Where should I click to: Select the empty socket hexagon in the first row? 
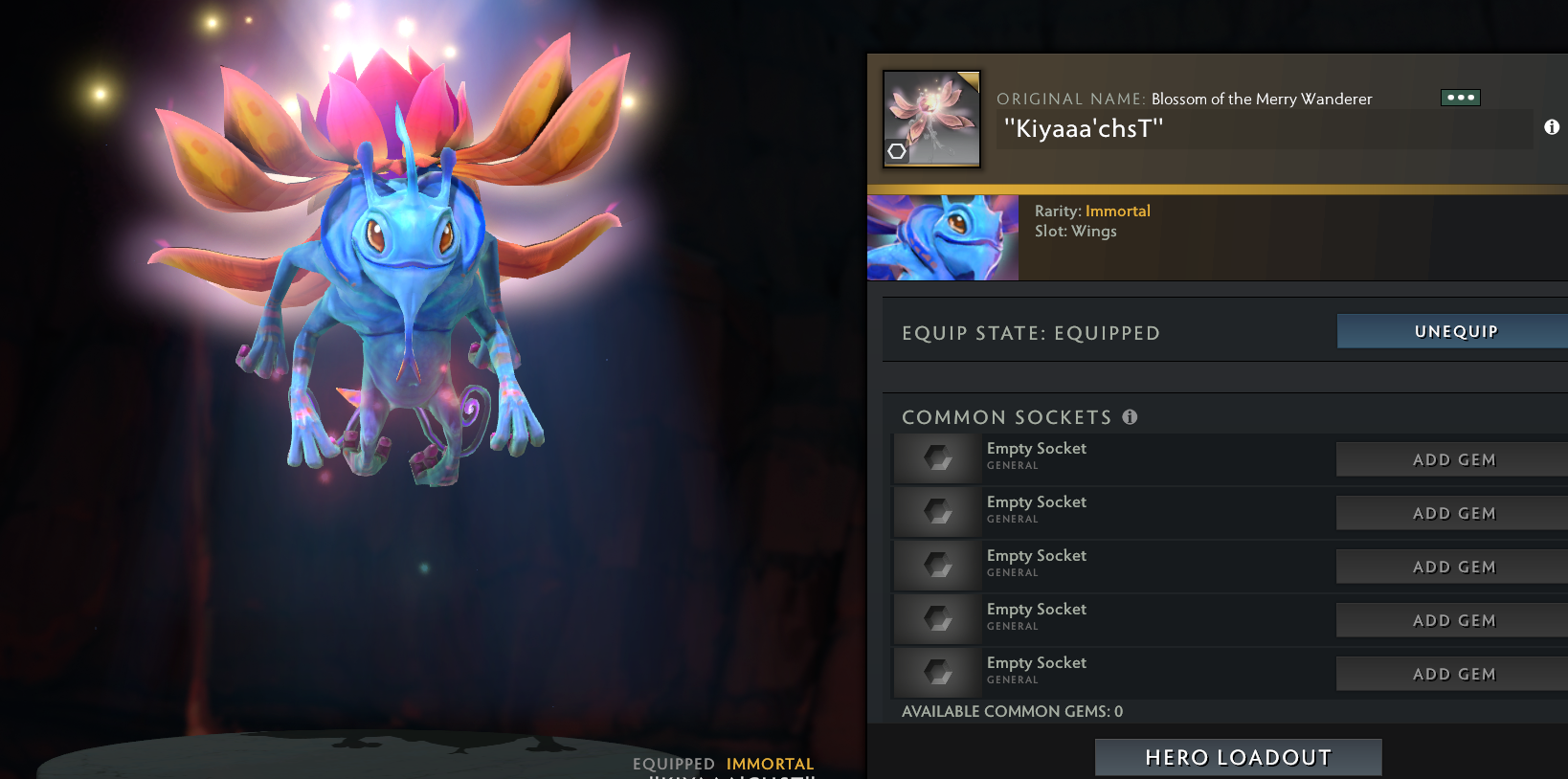936,458
